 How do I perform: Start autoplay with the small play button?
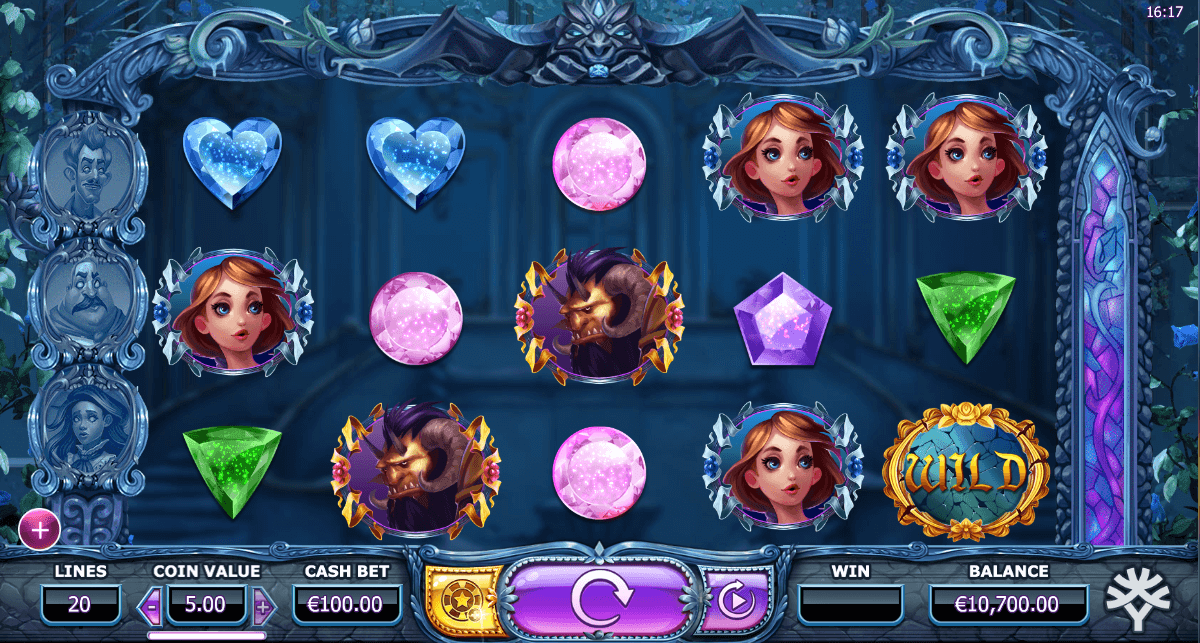[x=735, y=601]
